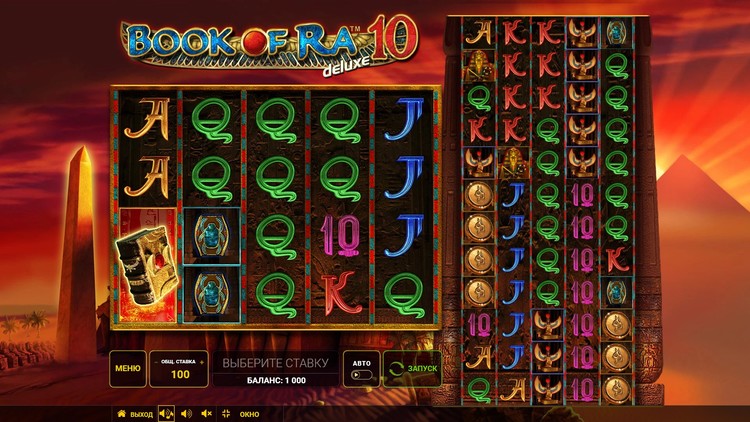This screenshot has height=422, width=750.
Task: Toggle the АВТО autoplay switch
Action: pos(360,375)
